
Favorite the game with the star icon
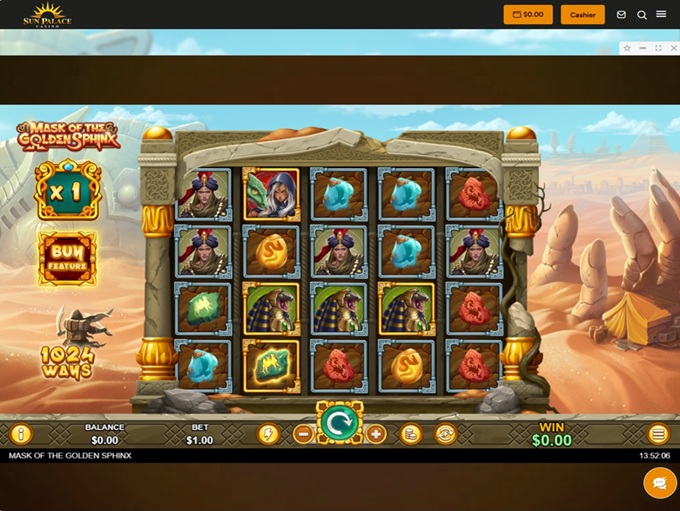(627, 48)
